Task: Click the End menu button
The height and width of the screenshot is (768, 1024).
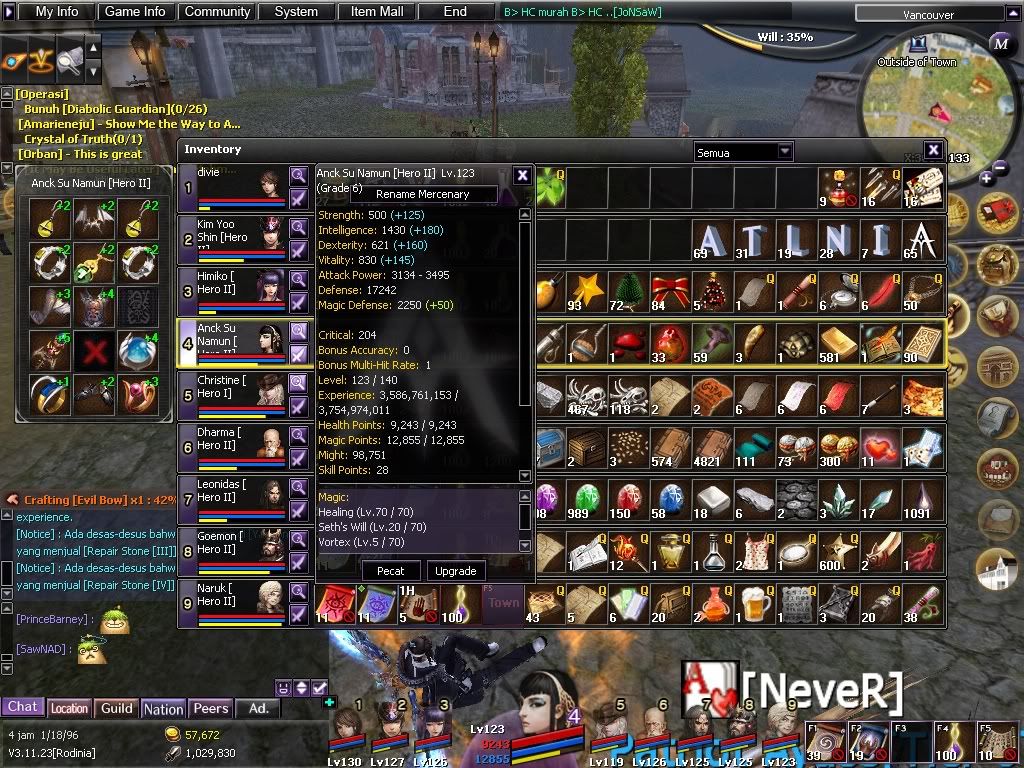Action: click(x=455, y=12)
